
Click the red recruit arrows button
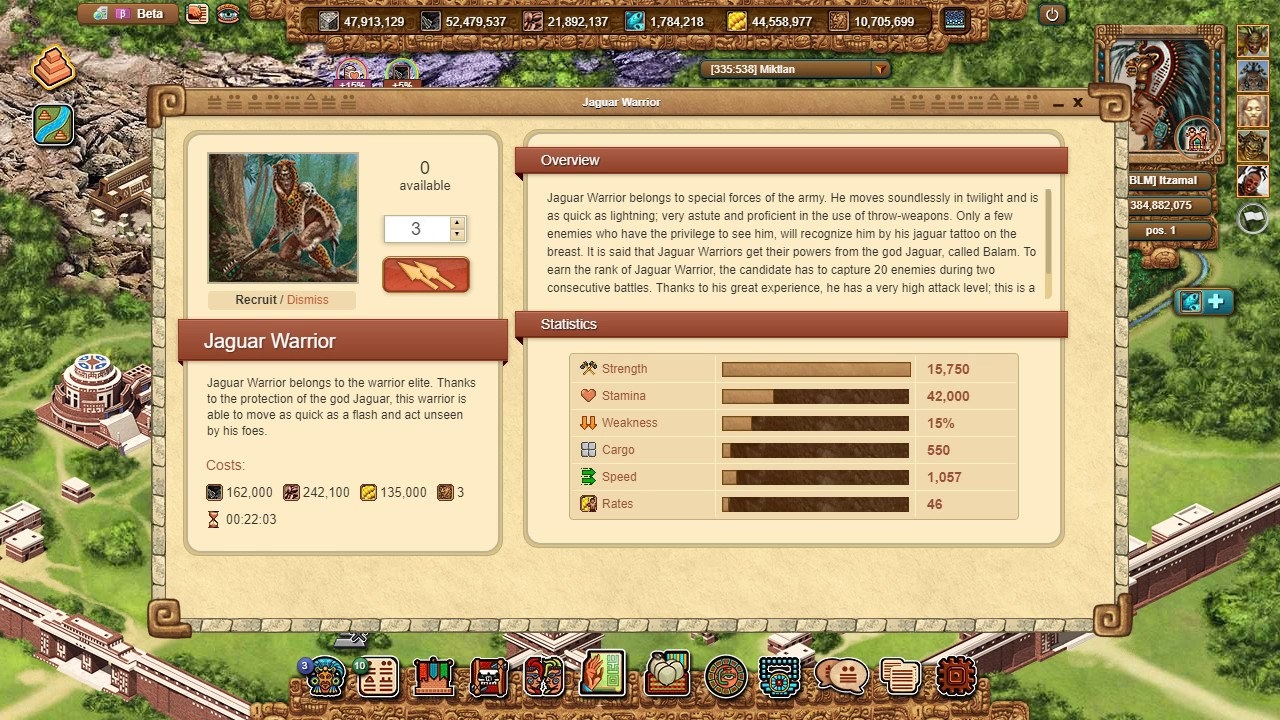pos(426,275)
